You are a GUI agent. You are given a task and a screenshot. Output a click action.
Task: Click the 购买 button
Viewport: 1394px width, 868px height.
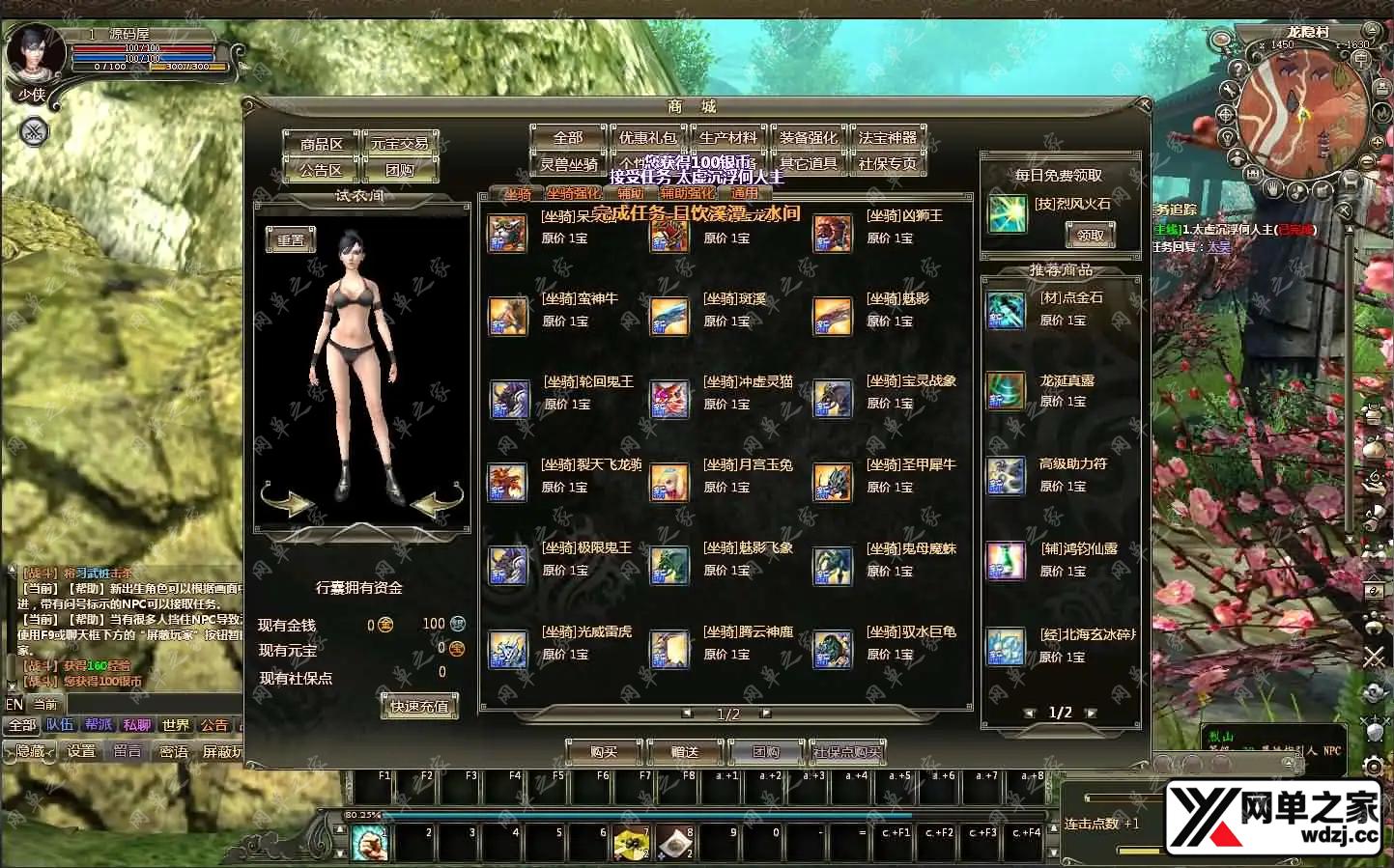pos(604,751)
